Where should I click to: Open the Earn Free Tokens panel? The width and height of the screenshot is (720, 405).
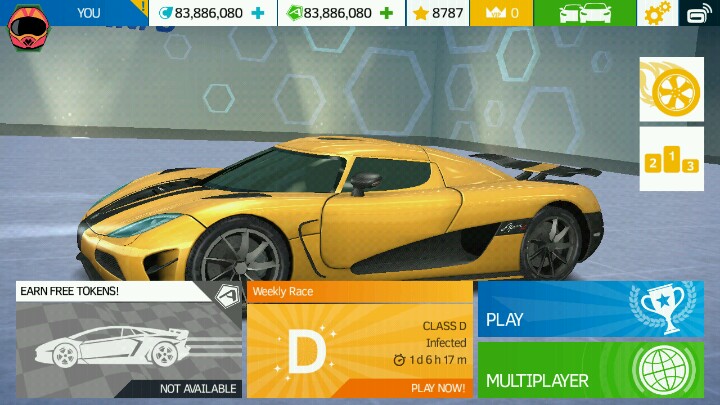127,340
